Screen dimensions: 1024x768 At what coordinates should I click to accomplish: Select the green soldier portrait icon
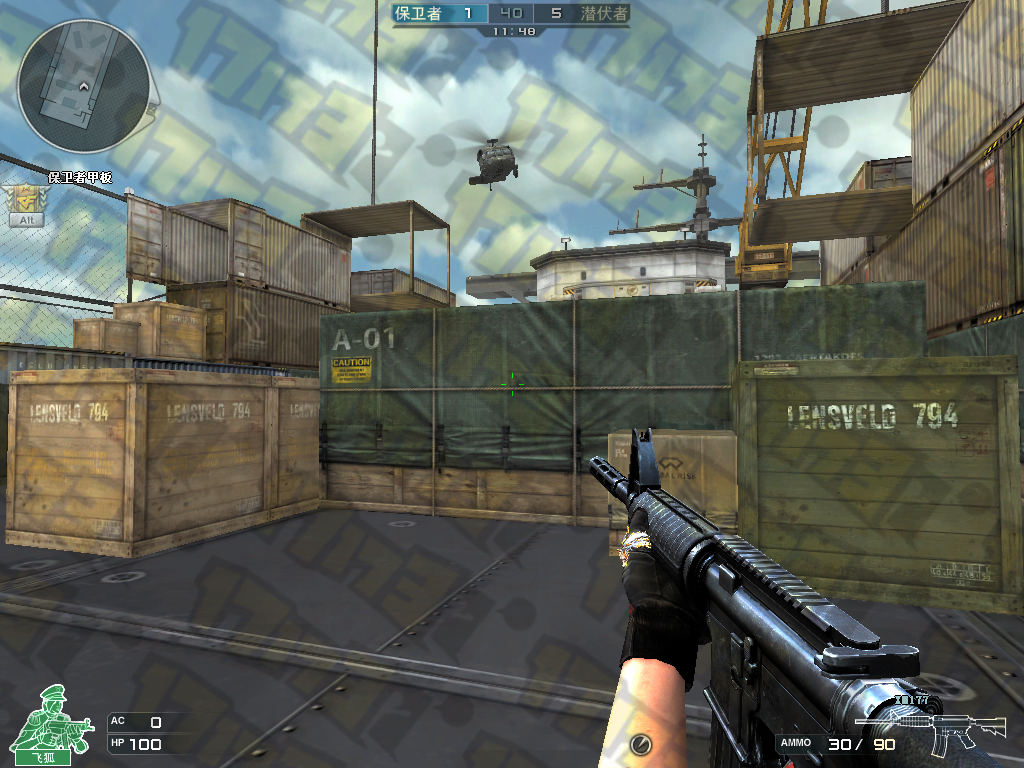[x=57, y=718]
